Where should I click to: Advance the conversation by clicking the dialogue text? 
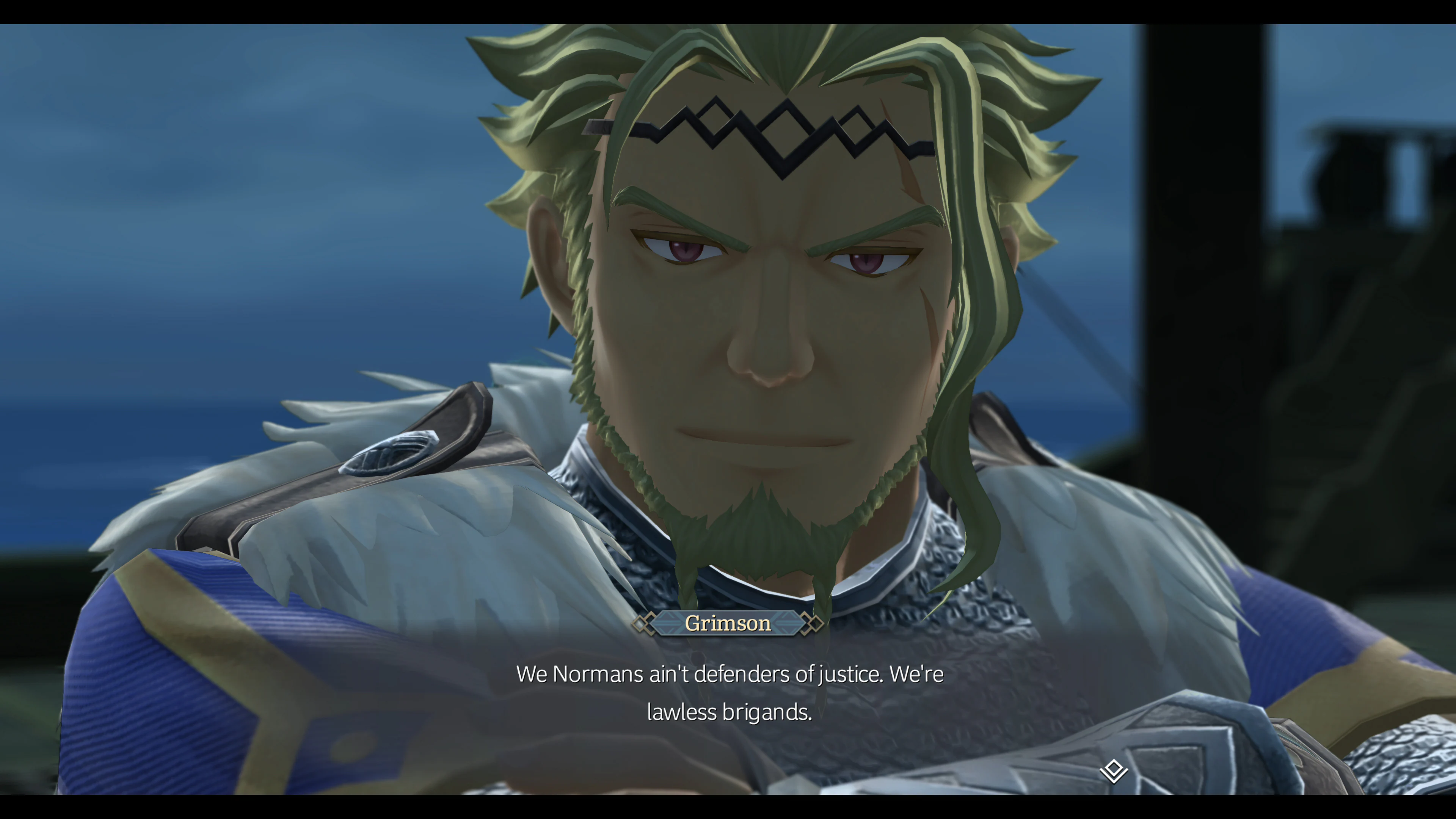point(729,674)
